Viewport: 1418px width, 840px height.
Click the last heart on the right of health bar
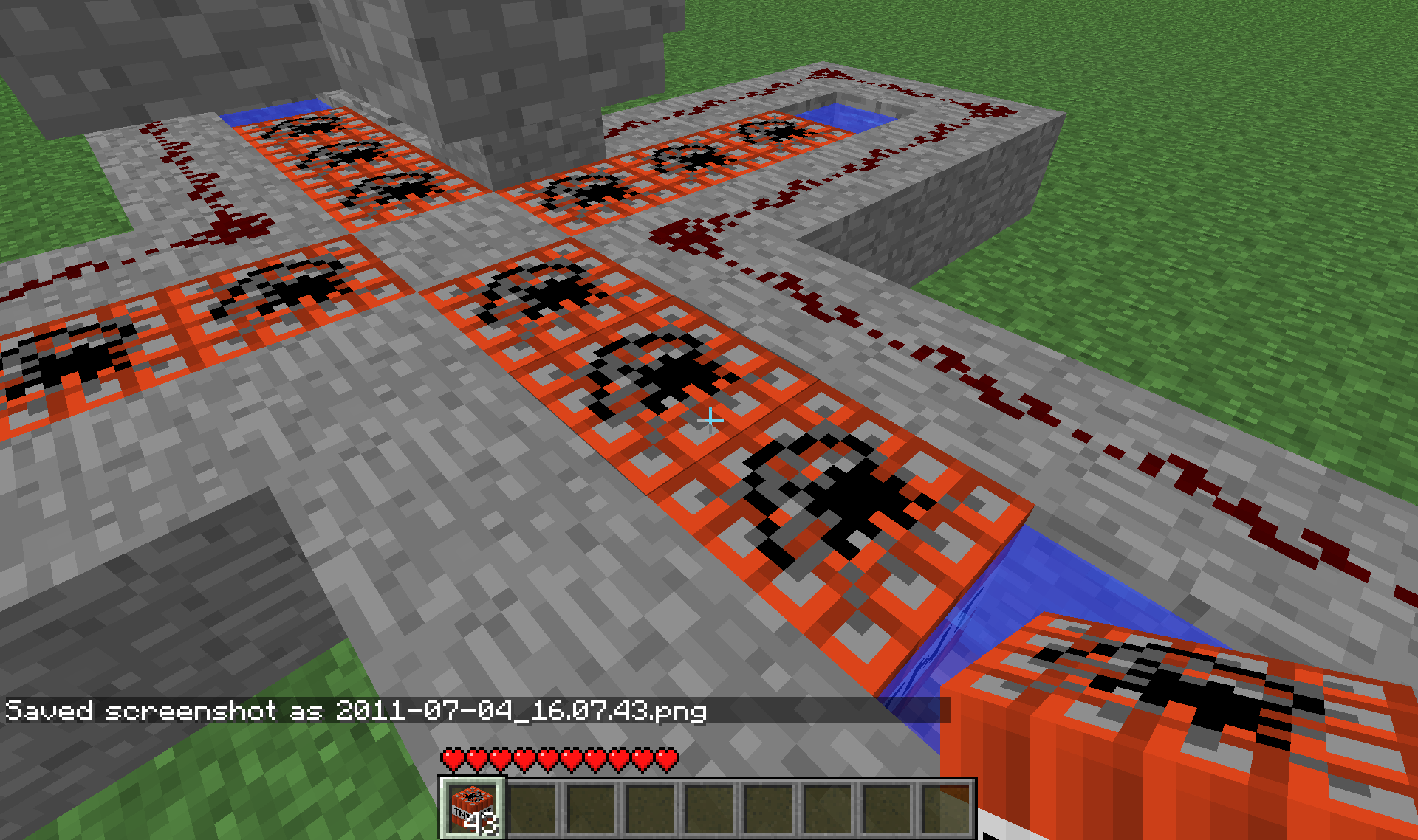[666, 757]
